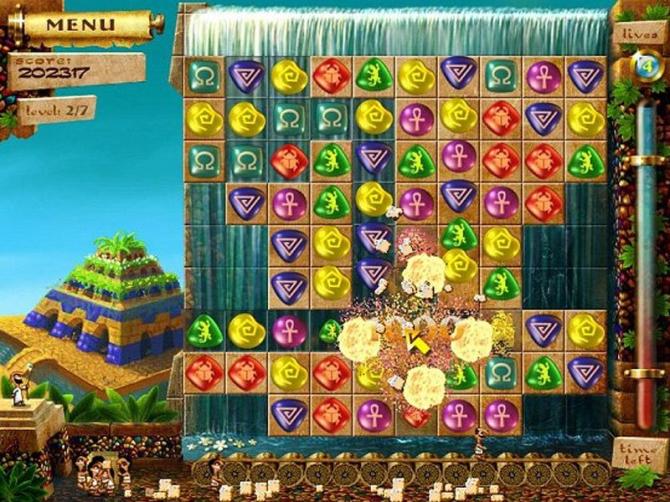The height and width of the screenshot is (502, 670).
Task: Pick the teal omega tile flanked by green lizards
Action: point(500,373)
